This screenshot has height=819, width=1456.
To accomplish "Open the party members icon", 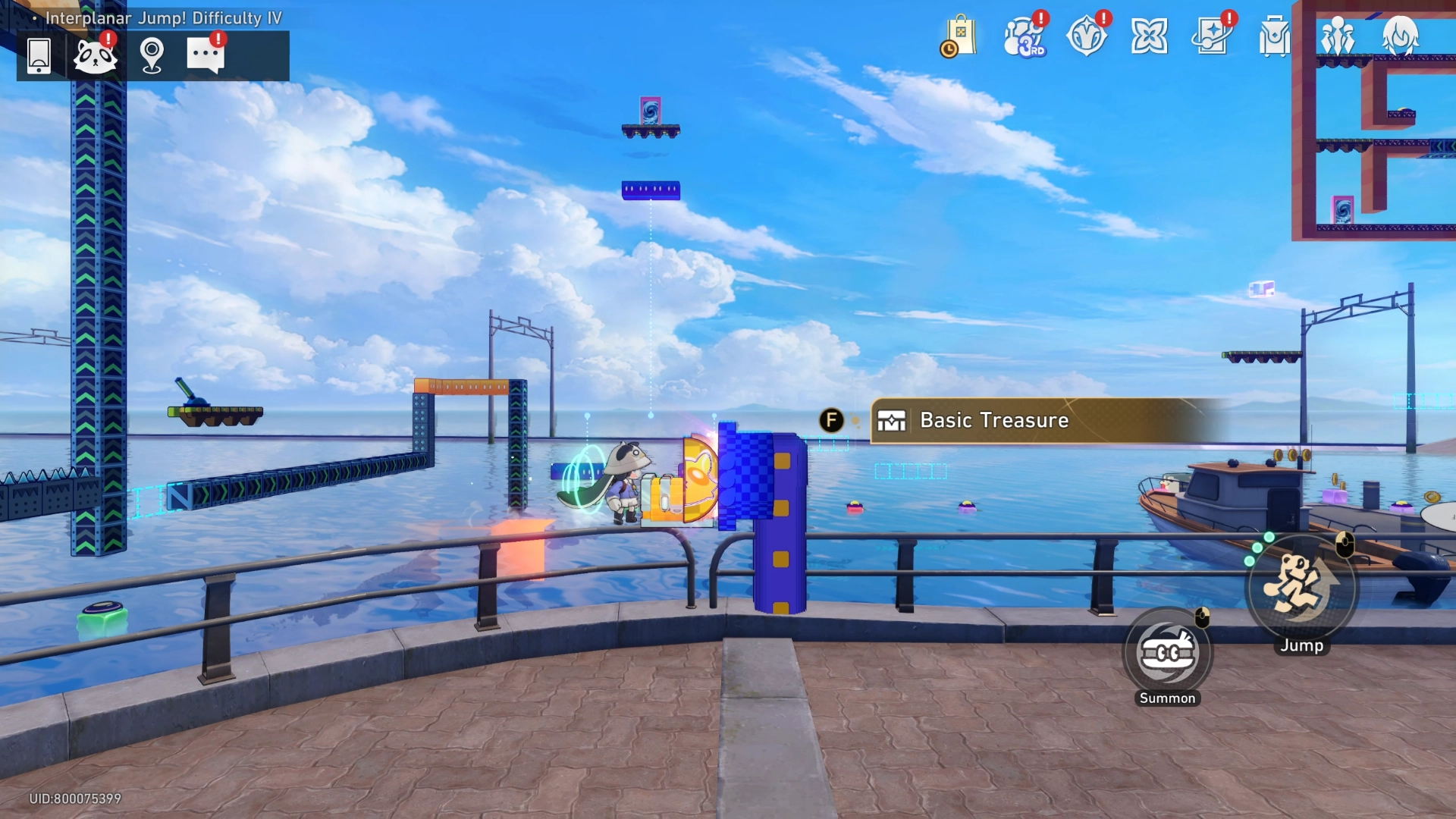I will 1338,34.
